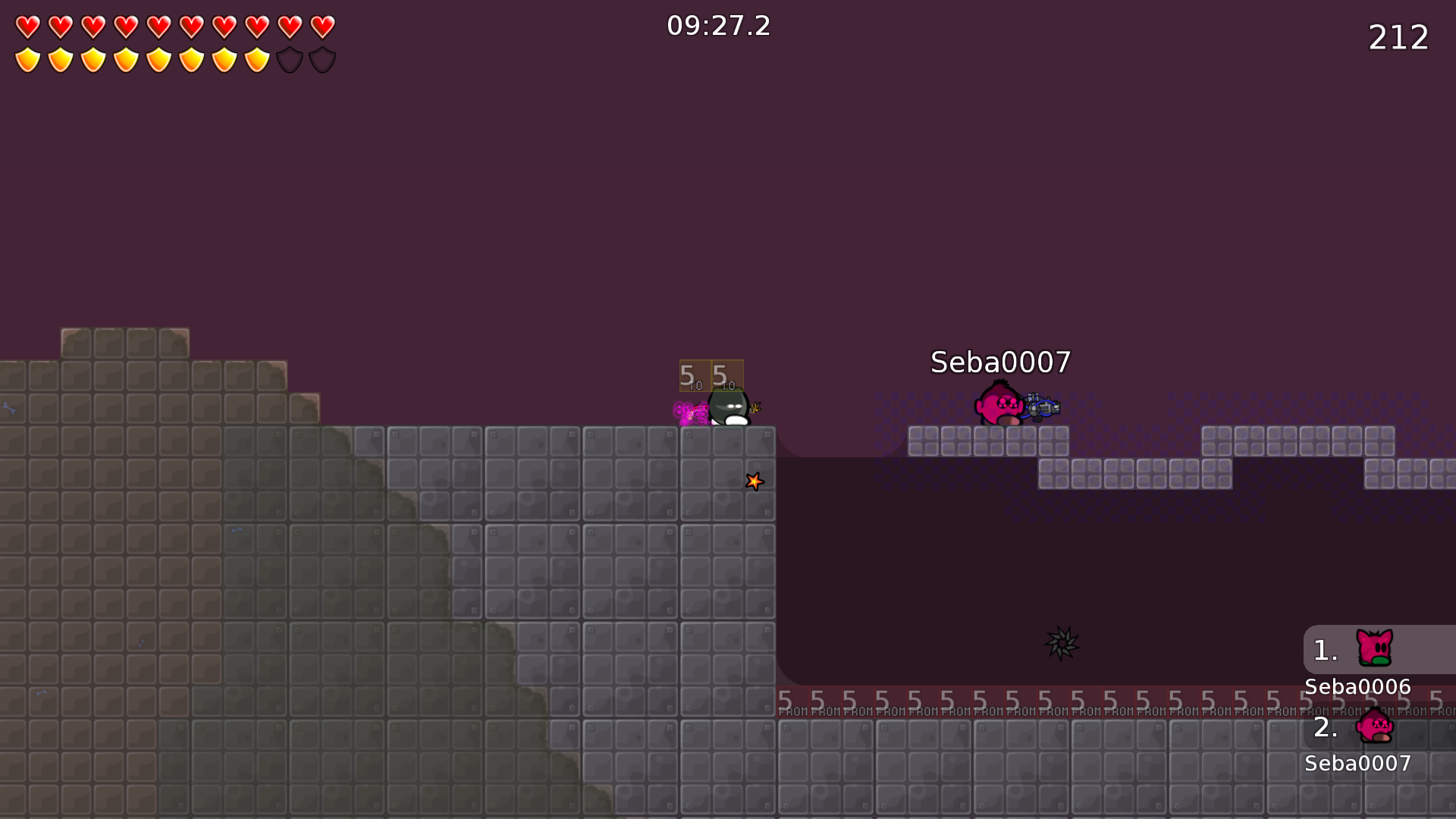Select the spinning spike ball in the pit
This screenshot has width=1456, height=819.
[x=1062, y=642]
